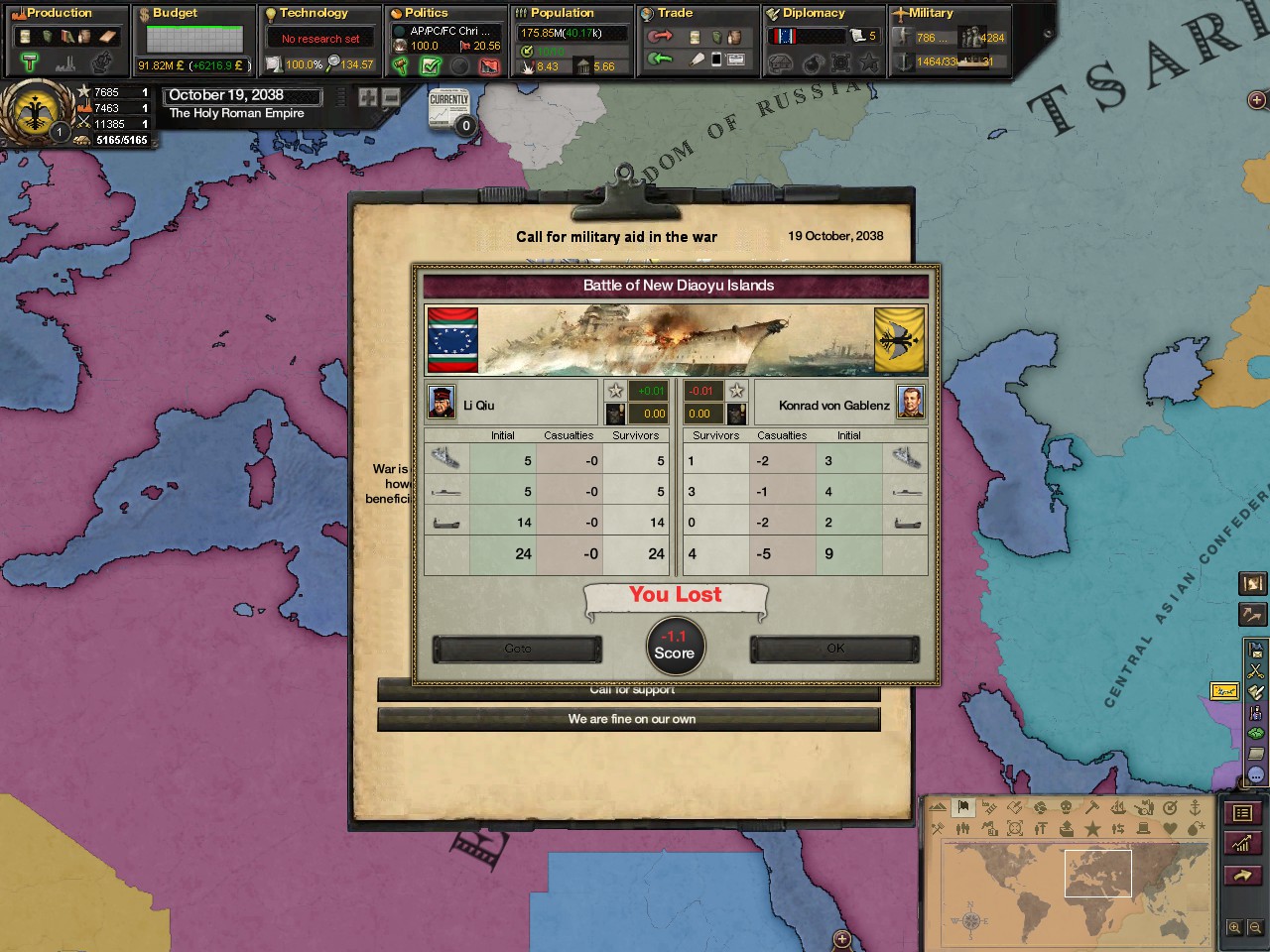Zoom out using the minimap magnifier
This screenshot has height=952, width=1270.
[1254, 928]
